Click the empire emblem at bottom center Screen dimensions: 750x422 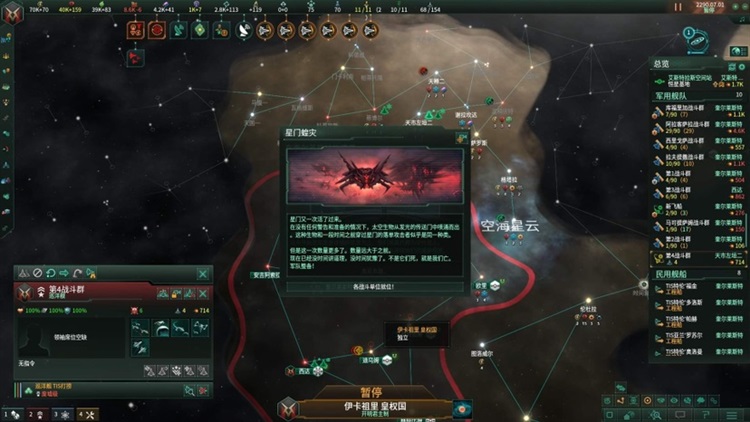288,408
